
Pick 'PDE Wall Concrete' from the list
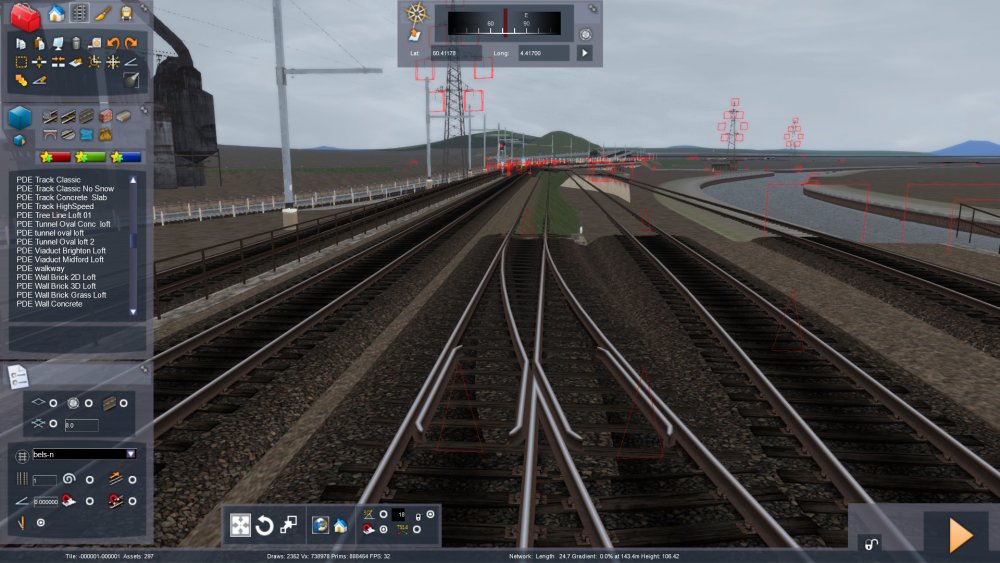[x=49, y=304]
